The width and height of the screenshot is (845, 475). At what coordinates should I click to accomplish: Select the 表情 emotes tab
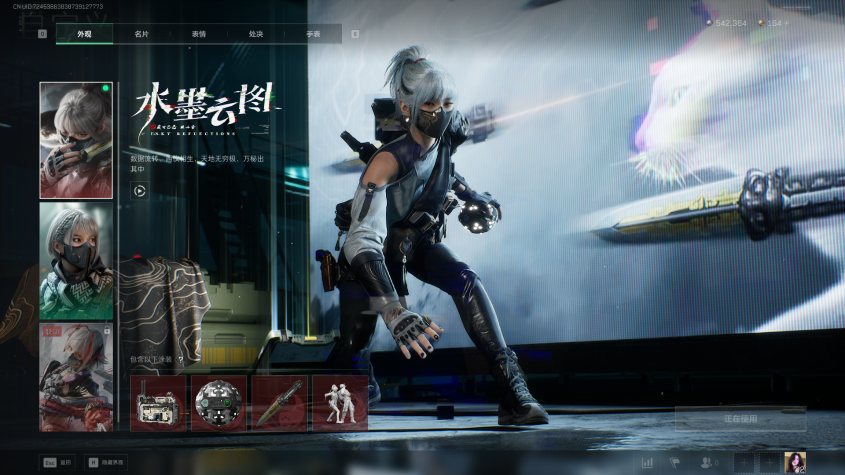(199, 34)
